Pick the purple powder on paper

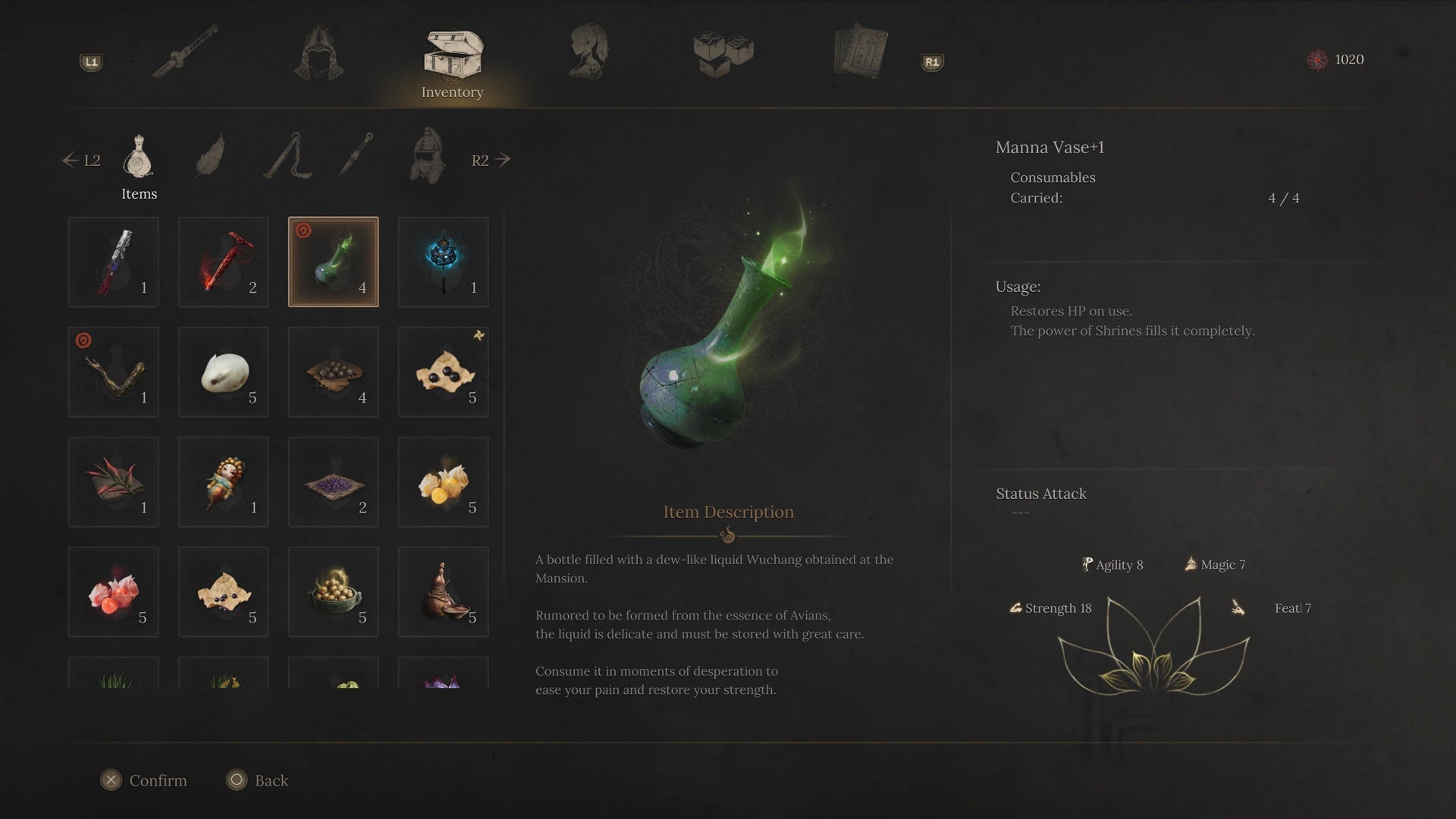click(x=333, y=482)
